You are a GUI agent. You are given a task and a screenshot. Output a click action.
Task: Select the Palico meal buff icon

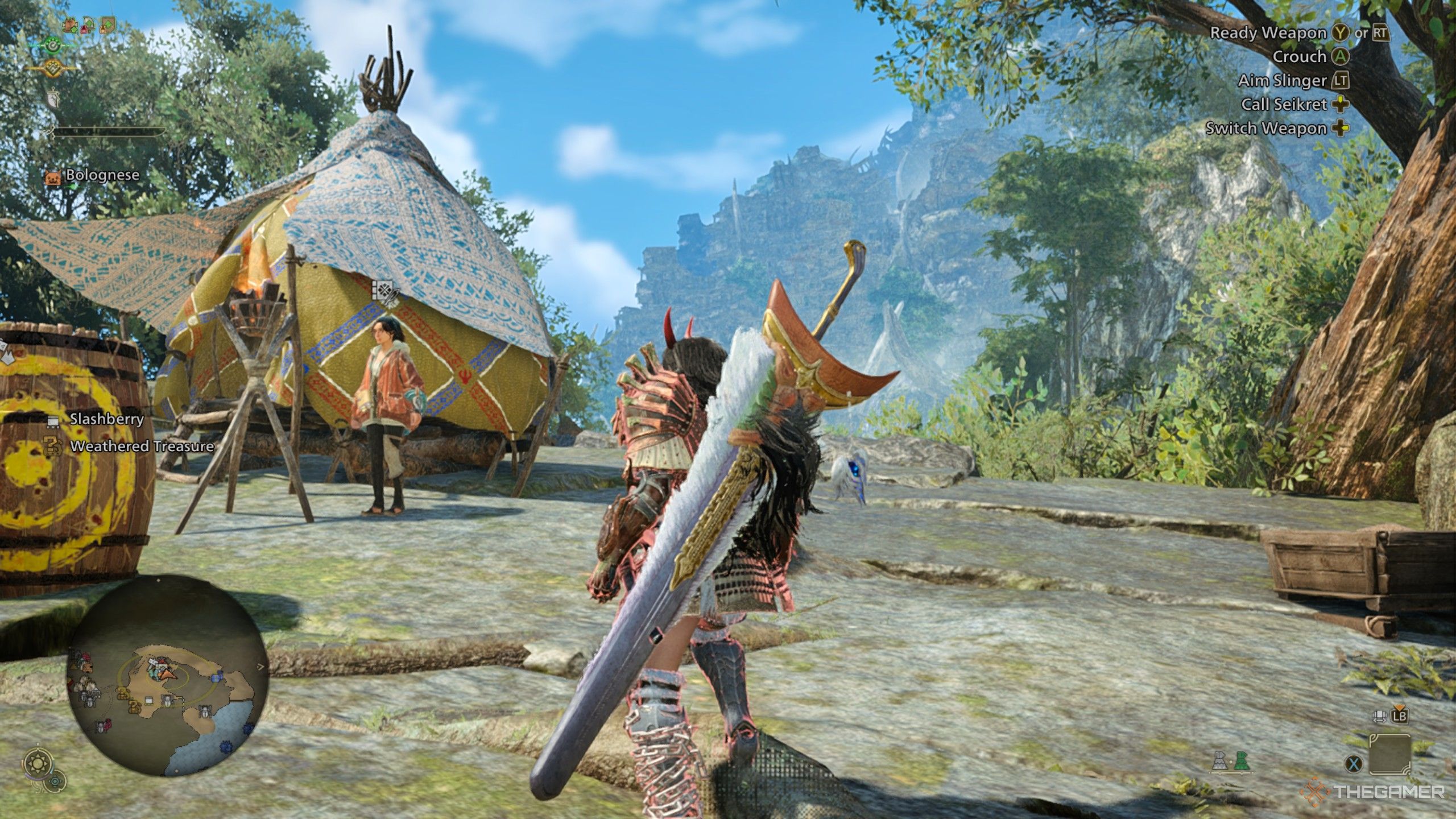[69, 24]
